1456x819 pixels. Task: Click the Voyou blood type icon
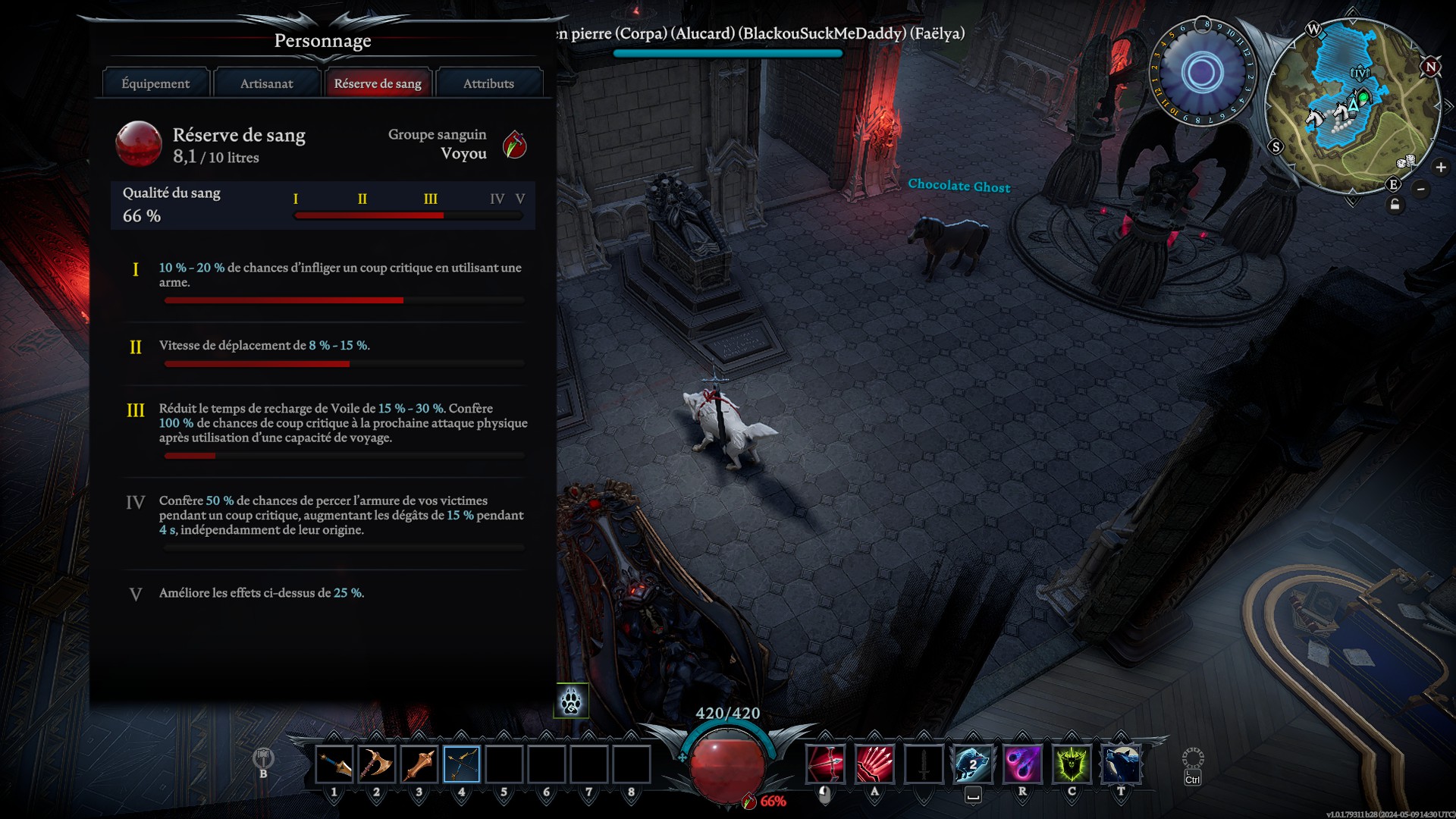(x=515, y=144)
